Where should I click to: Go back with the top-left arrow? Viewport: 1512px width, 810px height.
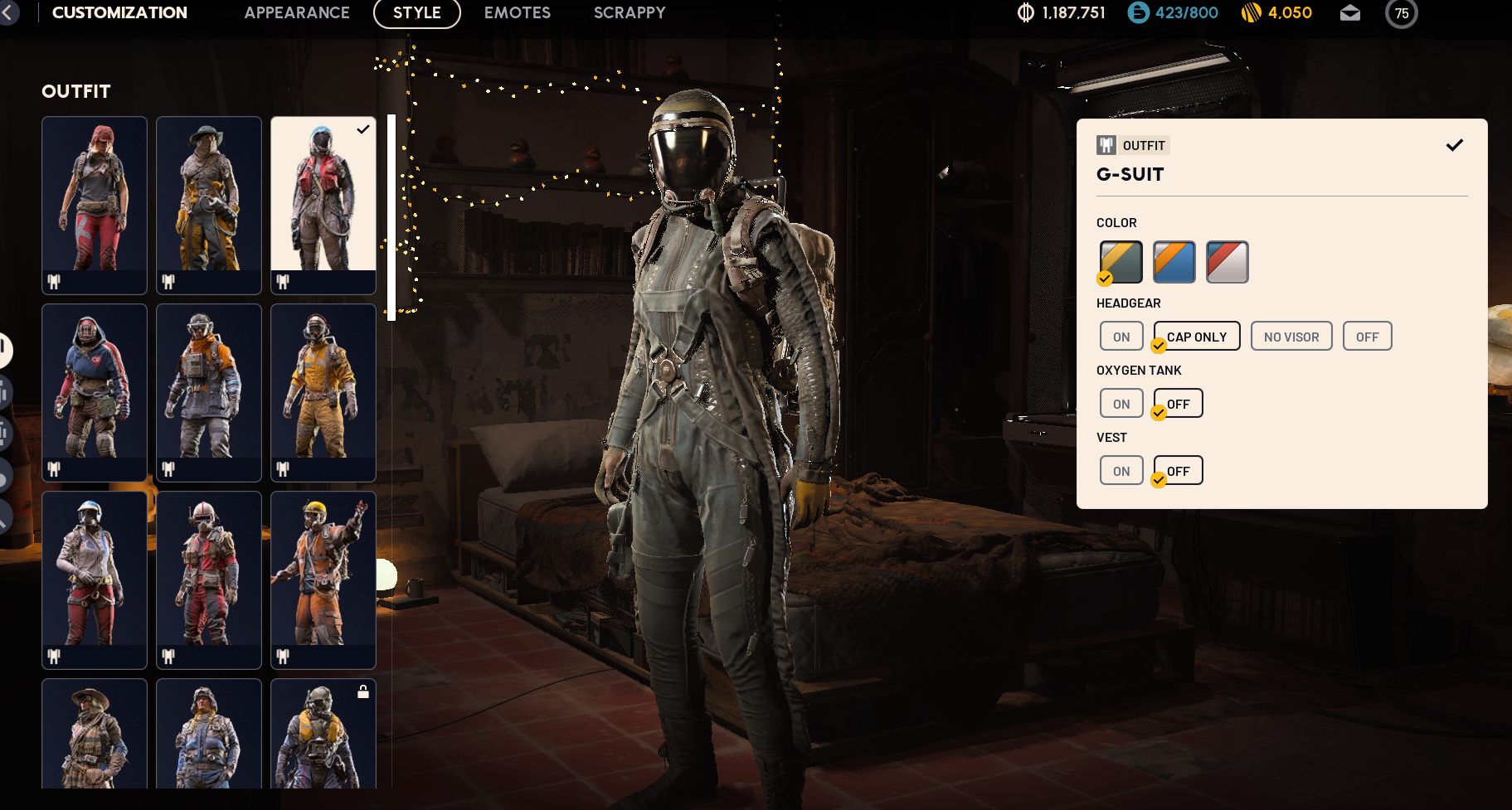point(8,12)
